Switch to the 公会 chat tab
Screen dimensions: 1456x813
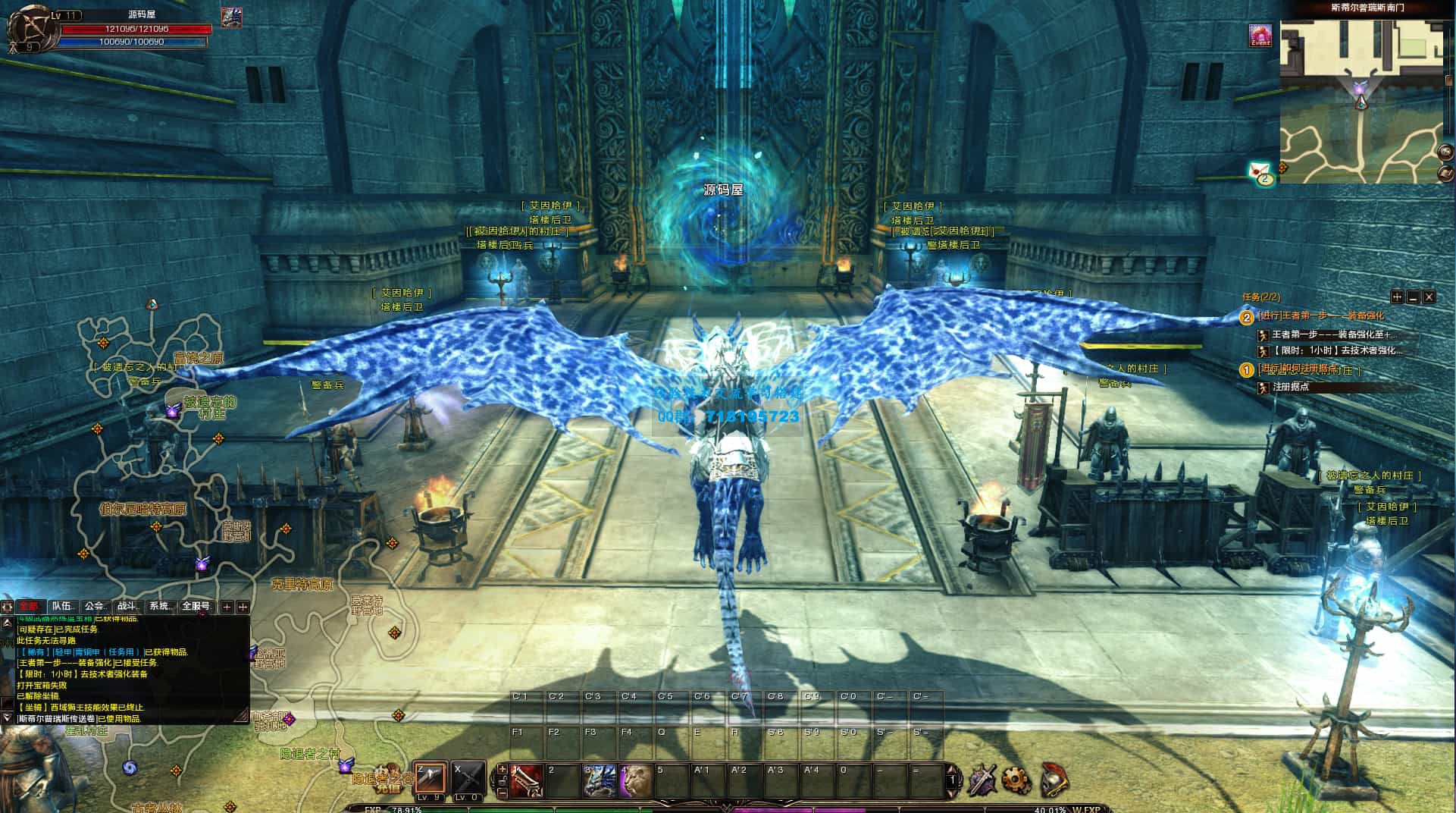click(x=95, y=607)
